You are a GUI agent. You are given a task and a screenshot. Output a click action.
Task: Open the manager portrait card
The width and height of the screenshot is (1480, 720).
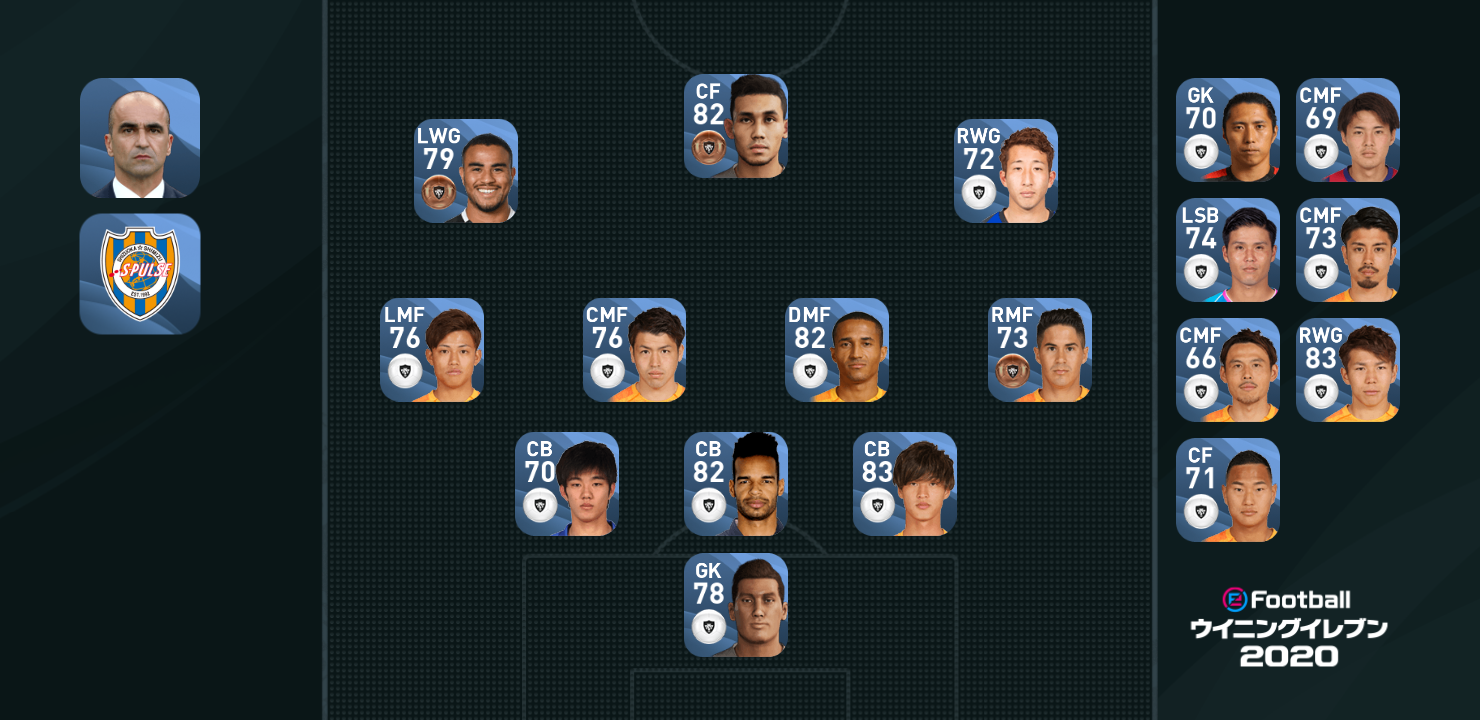[140, 138]
